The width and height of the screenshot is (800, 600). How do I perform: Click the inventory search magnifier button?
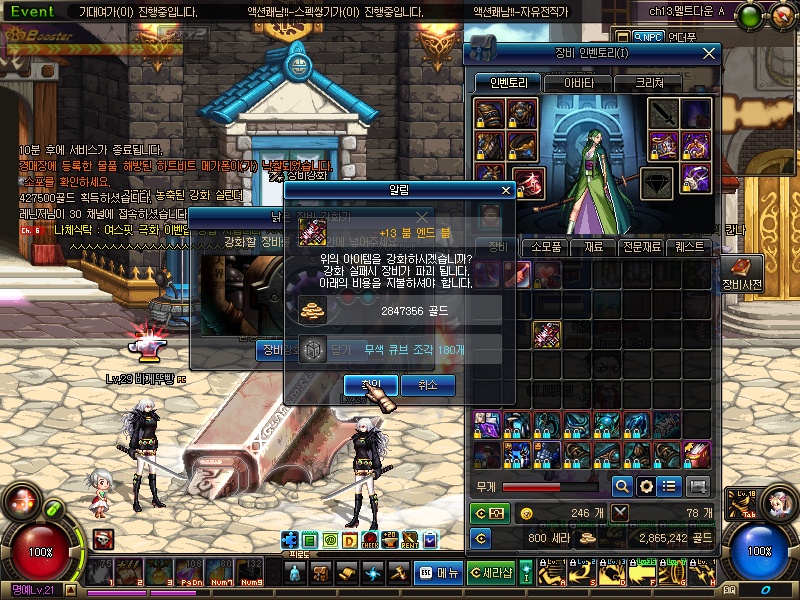[x=622, y=486]
